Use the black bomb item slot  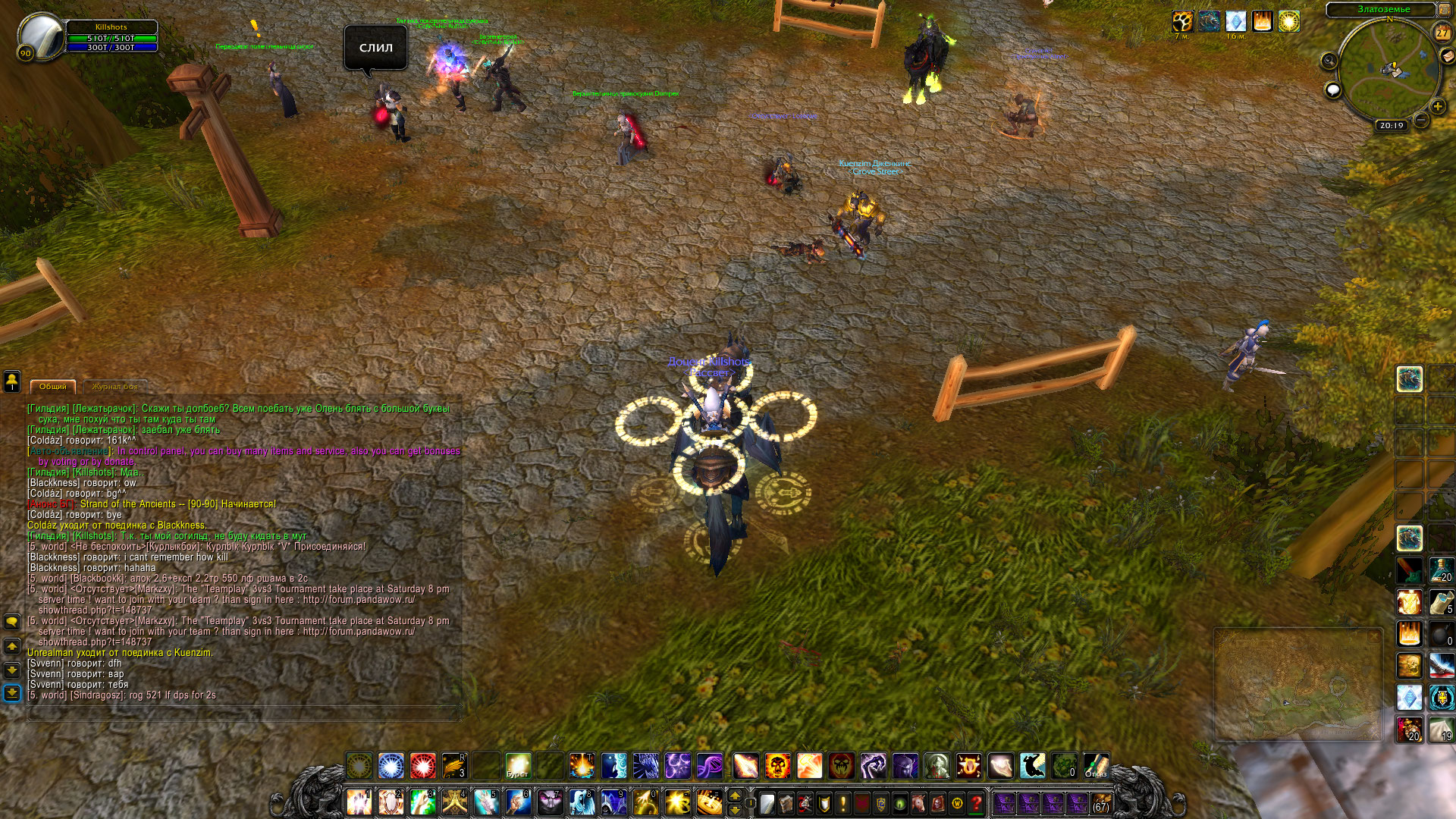tap(1441, 634)
